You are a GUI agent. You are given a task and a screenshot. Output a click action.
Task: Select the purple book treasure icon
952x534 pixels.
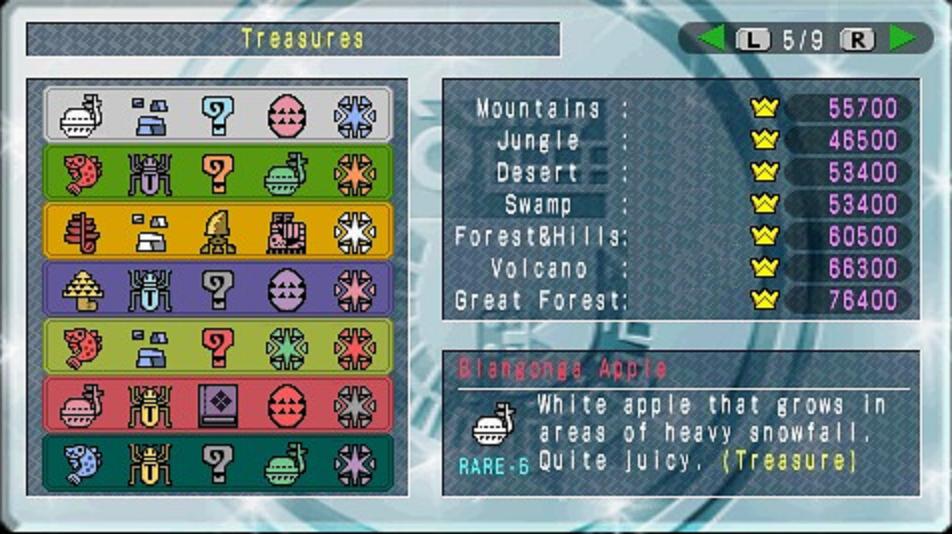(217, 406)
